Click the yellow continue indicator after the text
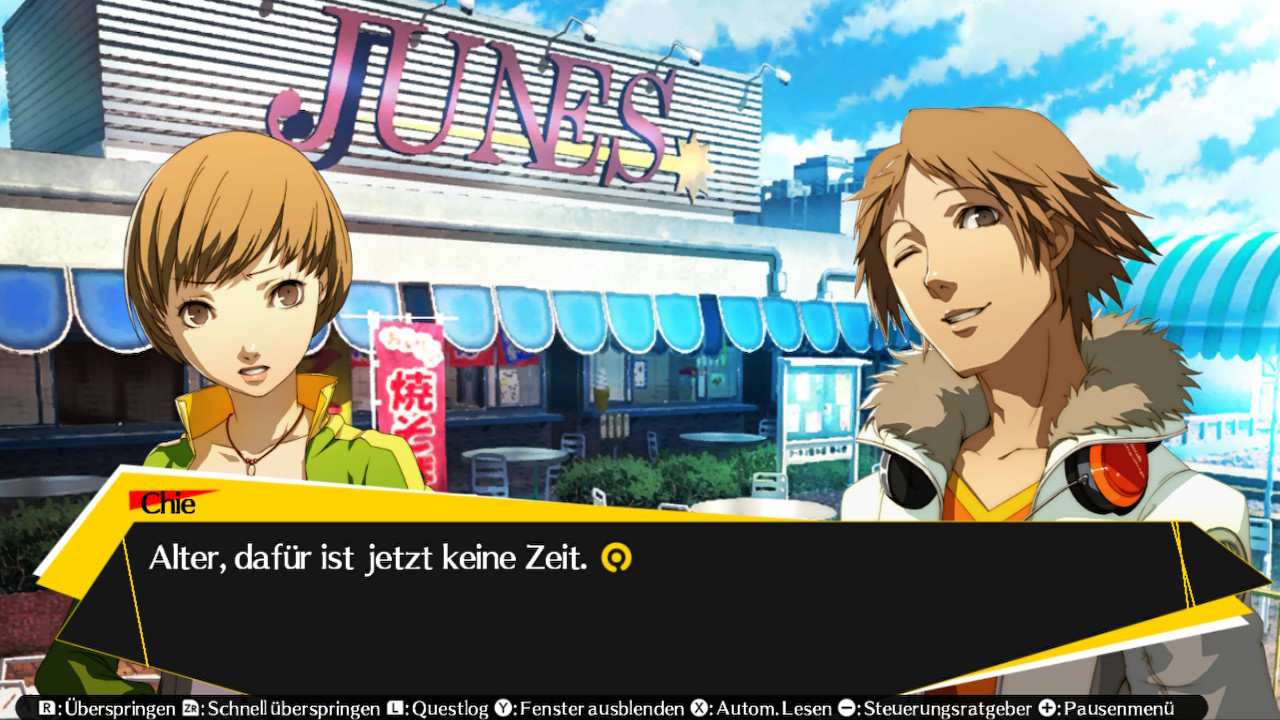This screenshot has width=1280, height=720. pyautogui.click(x=616, y=558)
